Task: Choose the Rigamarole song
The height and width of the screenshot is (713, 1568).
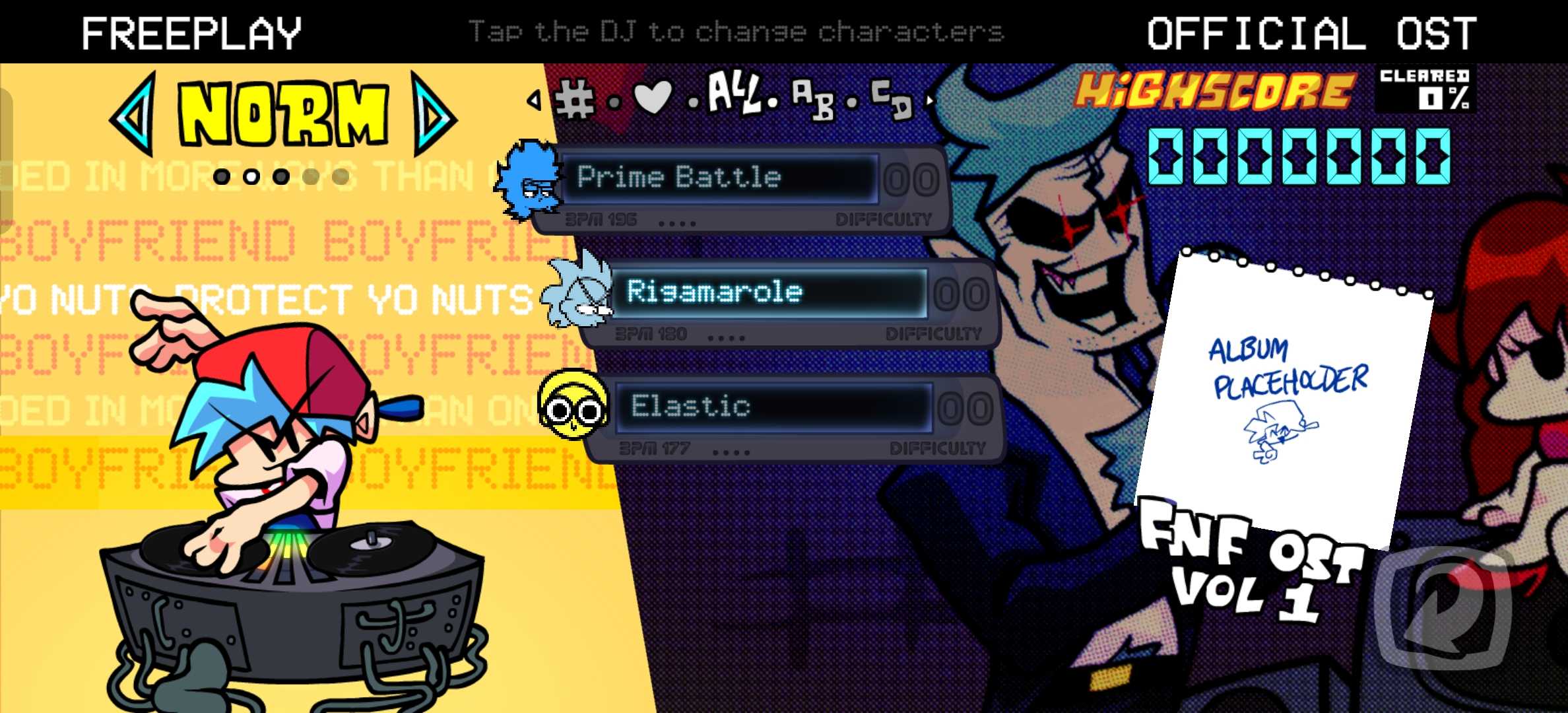Action: pyautogui.click(x=769, y=292)
